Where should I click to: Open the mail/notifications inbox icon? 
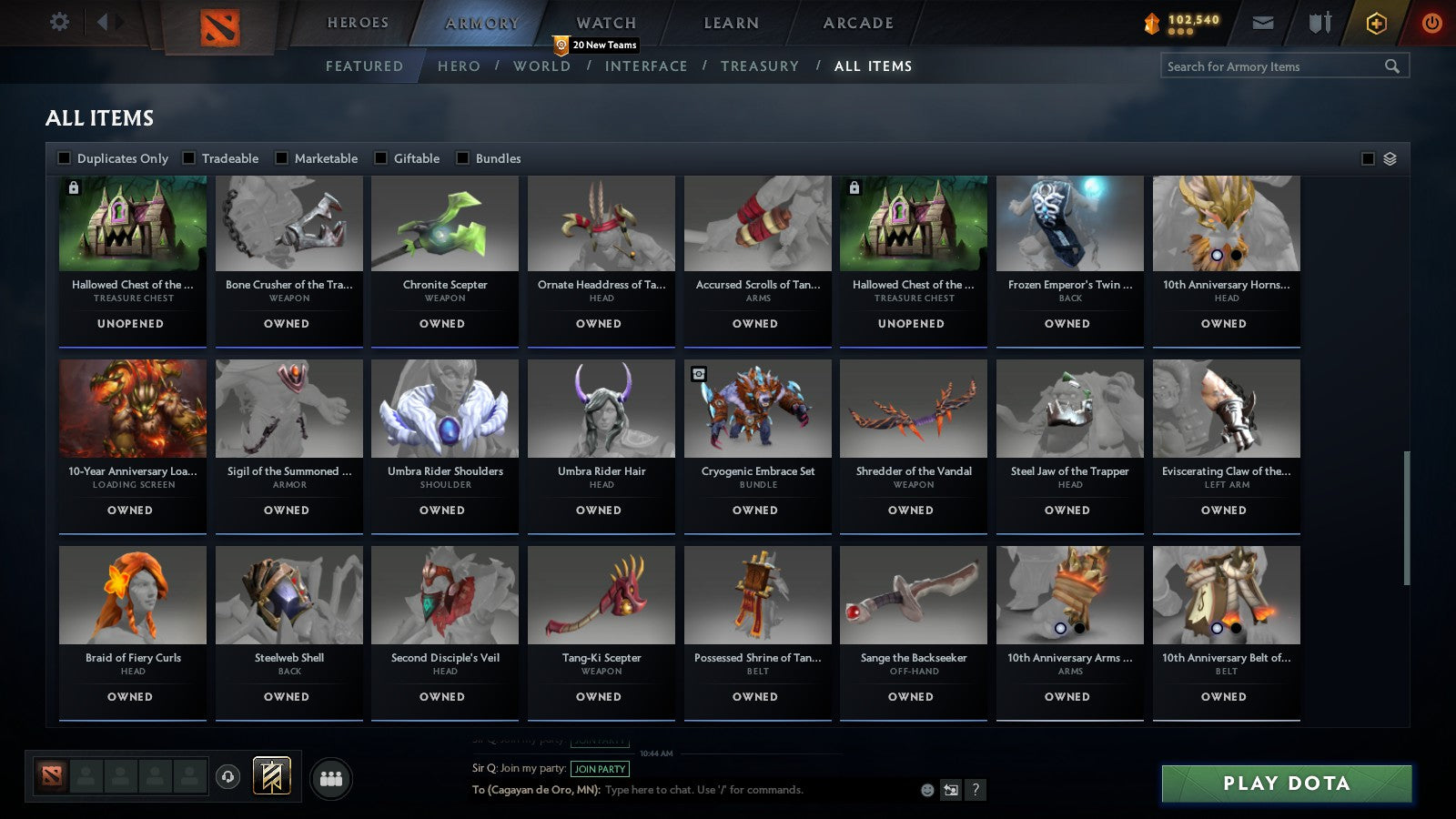(1264, 22)
